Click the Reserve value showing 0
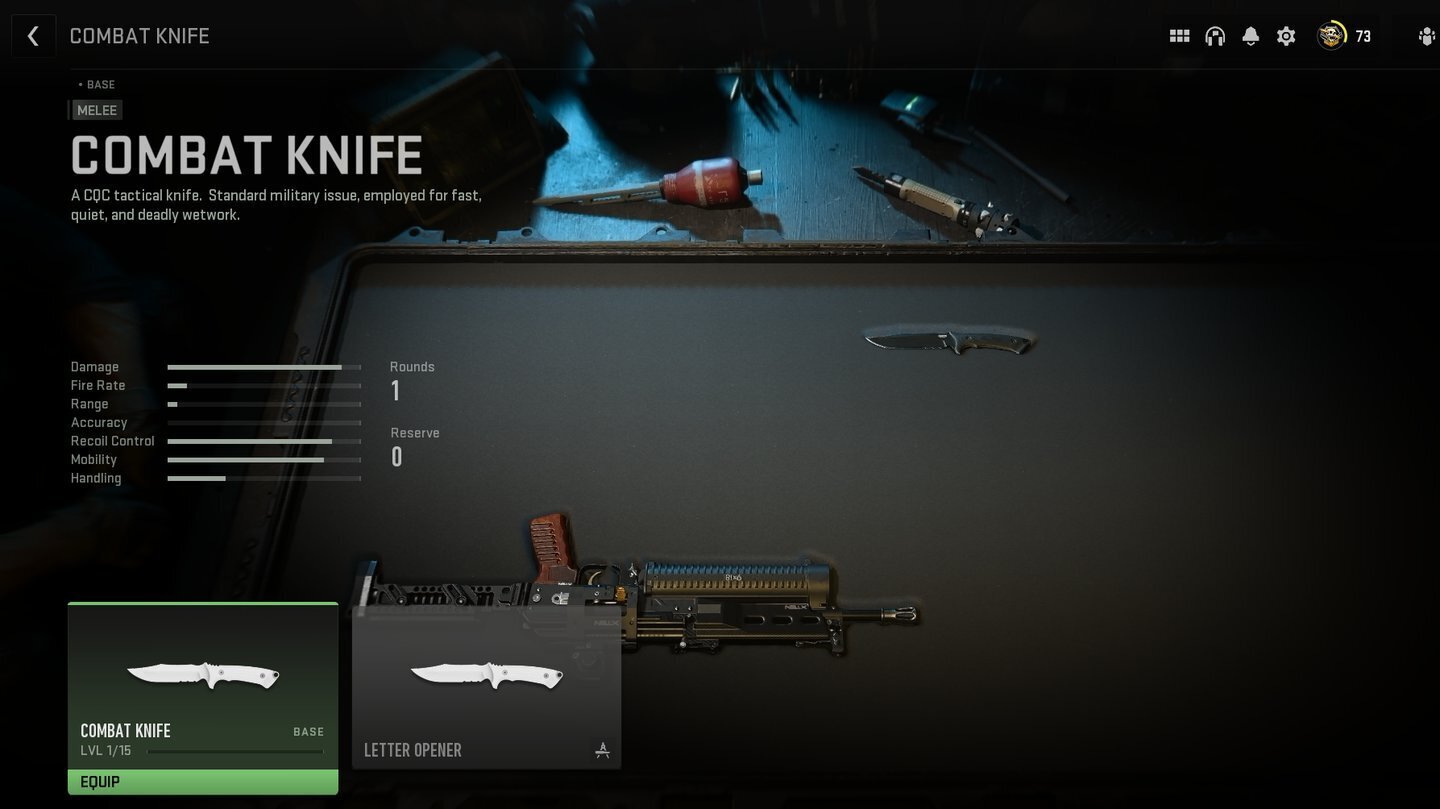The image size is (1440, 809). (x=396, y=456)
